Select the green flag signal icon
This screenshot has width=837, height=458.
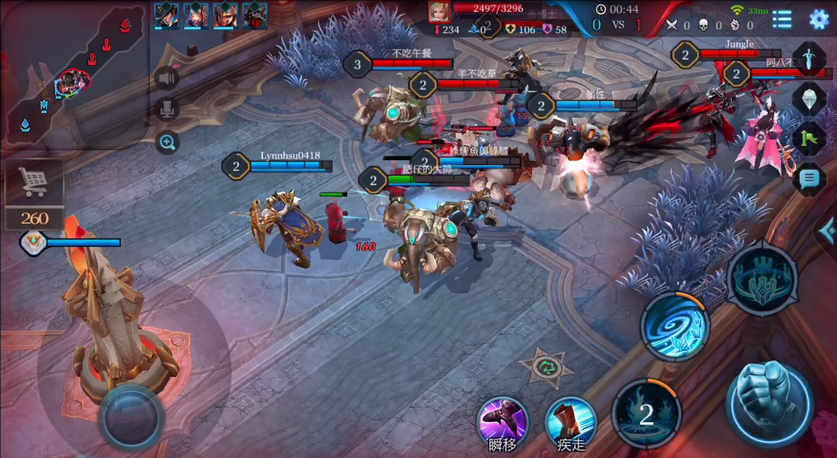[x=808, y=138]
